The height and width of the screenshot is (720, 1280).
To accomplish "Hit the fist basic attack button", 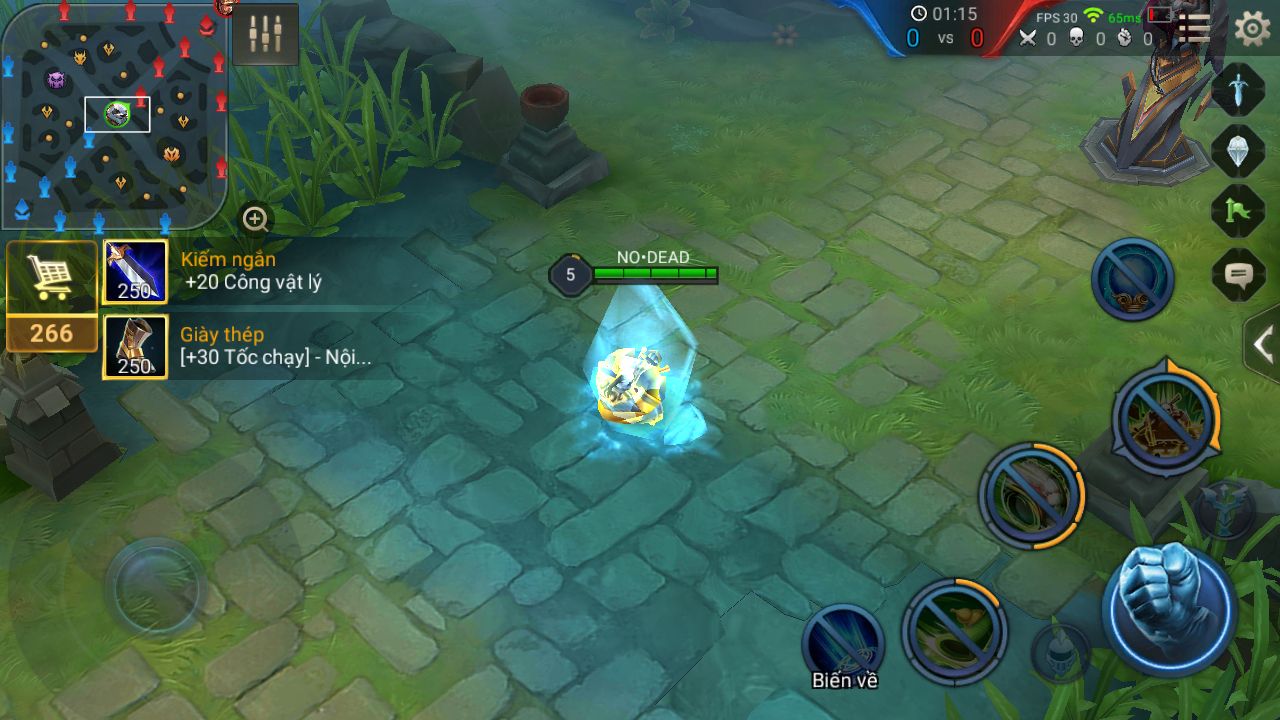I will pos(1169,608).
